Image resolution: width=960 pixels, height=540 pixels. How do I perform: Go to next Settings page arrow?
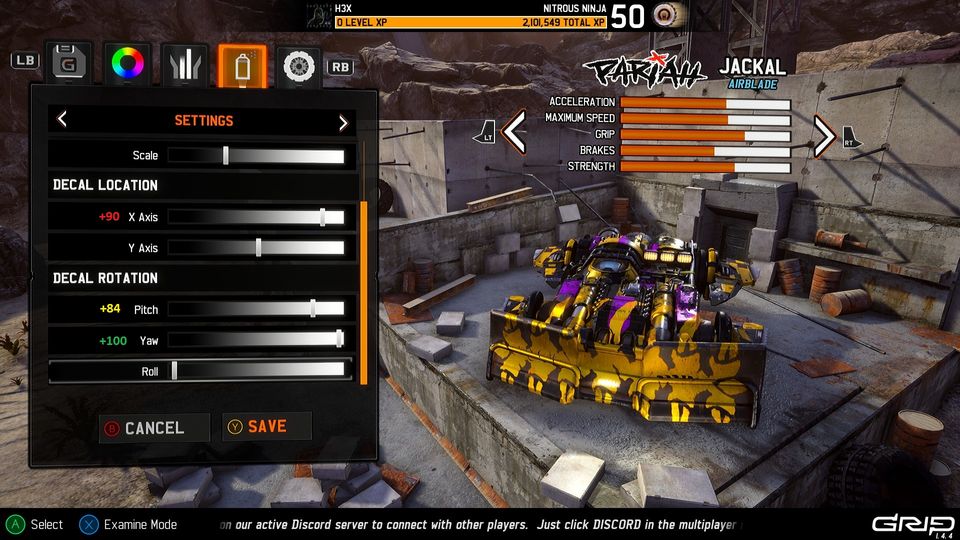tap(343, 121)
